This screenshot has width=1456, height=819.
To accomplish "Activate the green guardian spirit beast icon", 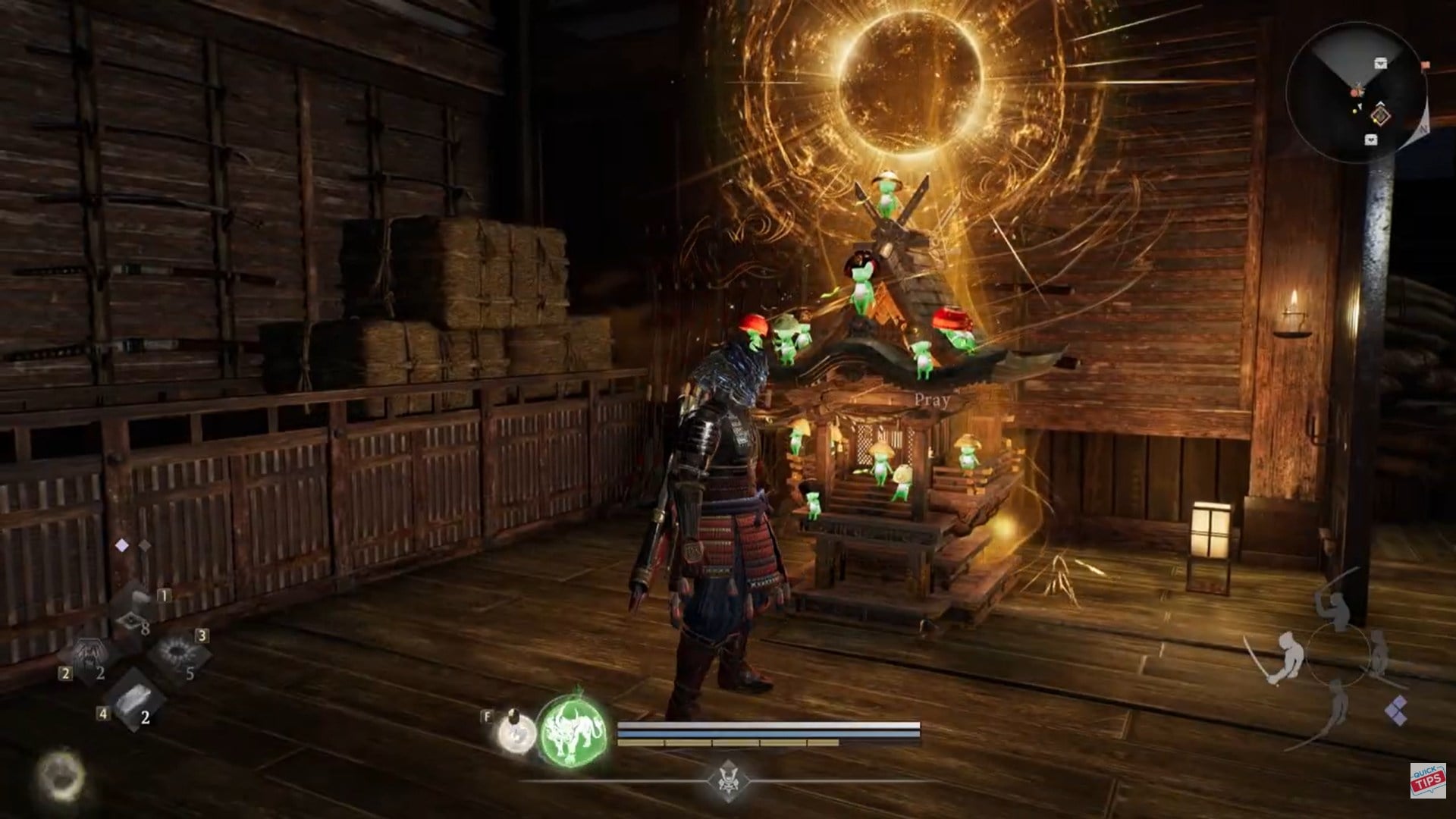I will [x=573, y=730].
